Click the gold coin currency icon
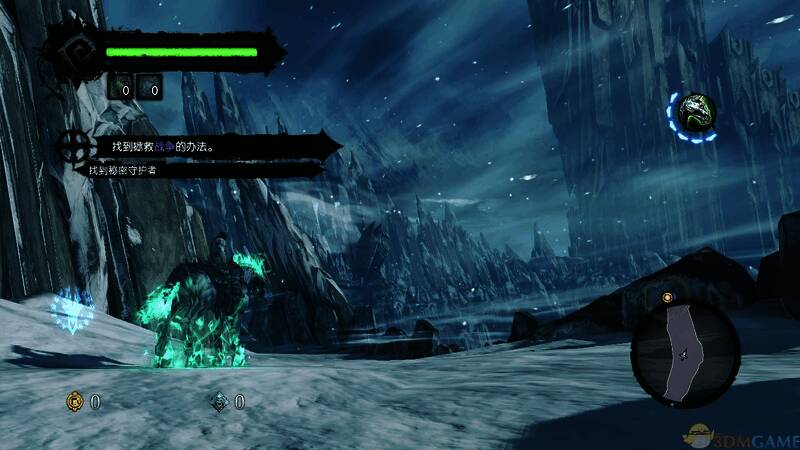The width and height of the screenshot is (800, 450). click(x=73, y=402)
